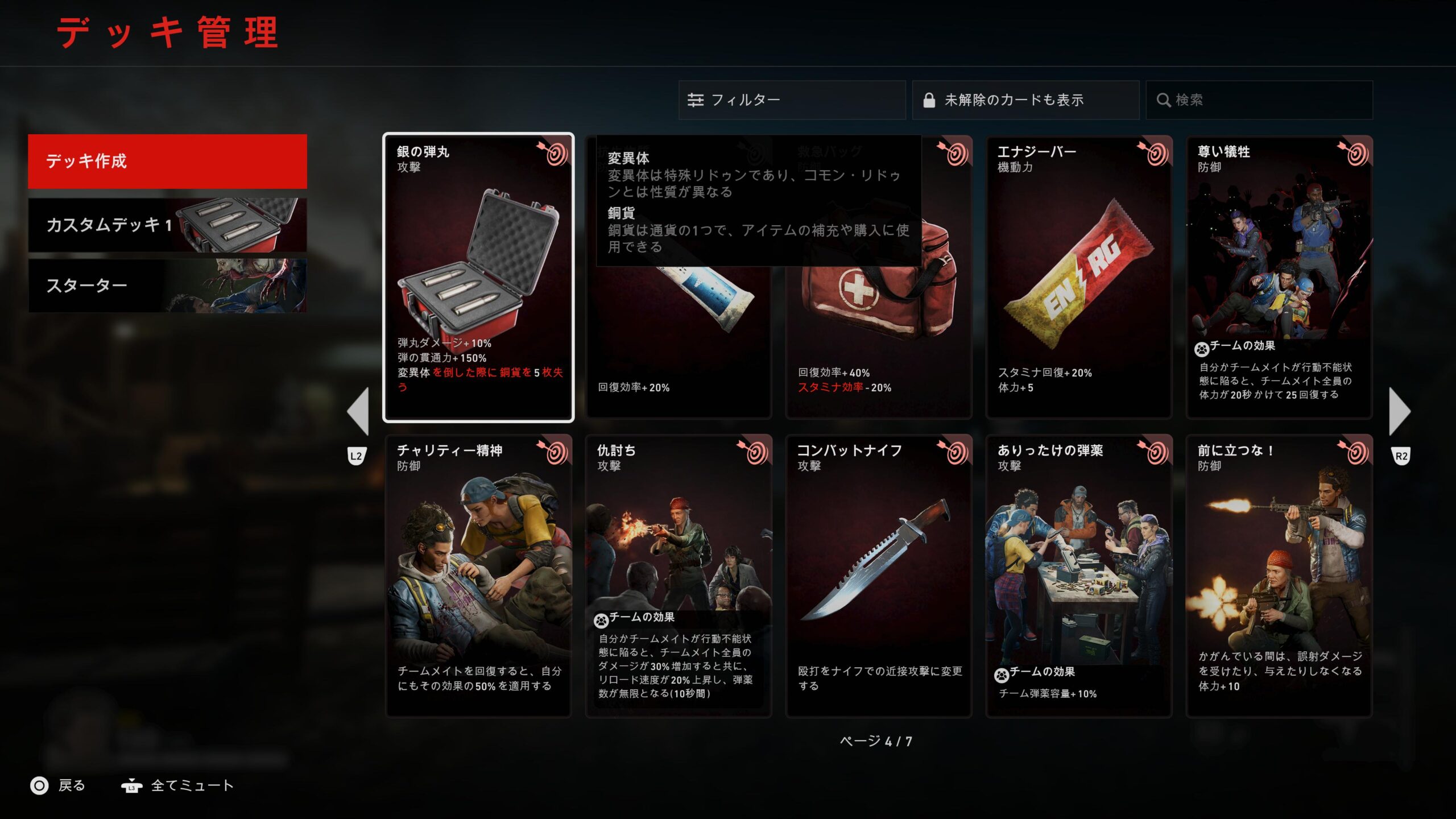Image resolution: width=1456 pixels, height=819 pixels.
Task: Select the 銀の弾丸 card
Action: pos(478,278)
